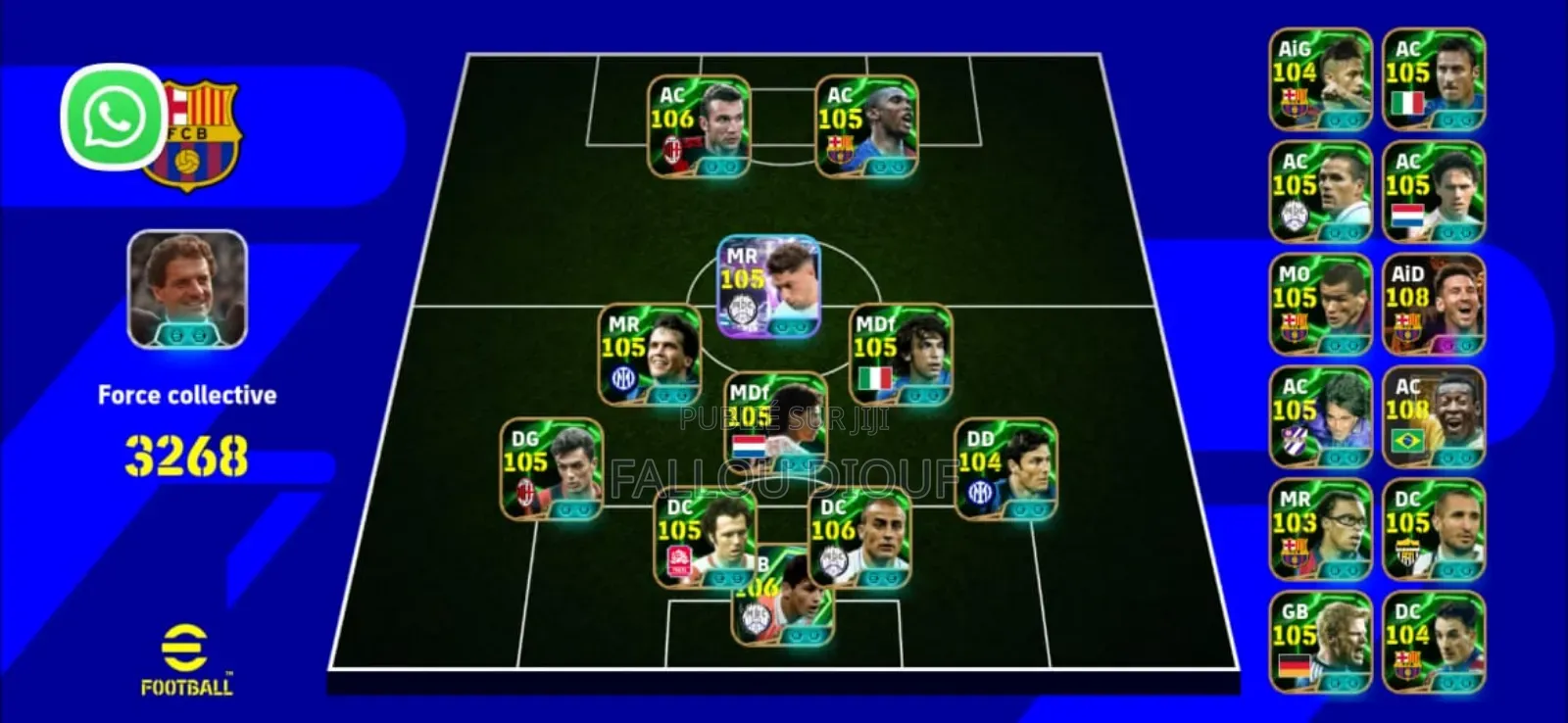Select the GB 105 German goalkeeper on bench
Viewport: 1568px width, 723px height.
click(x=1317, y=640)
